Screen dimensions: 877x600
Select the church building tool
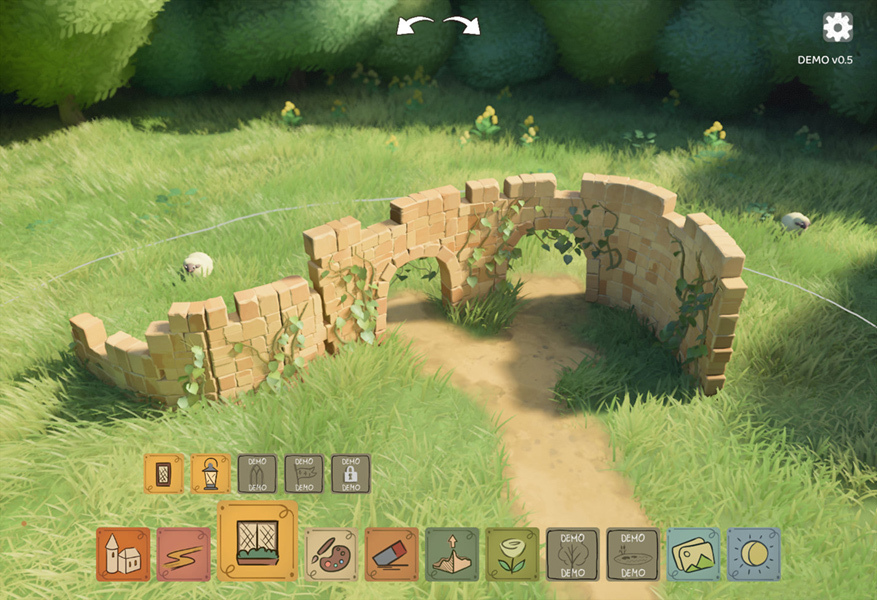(x=123, y=554)
